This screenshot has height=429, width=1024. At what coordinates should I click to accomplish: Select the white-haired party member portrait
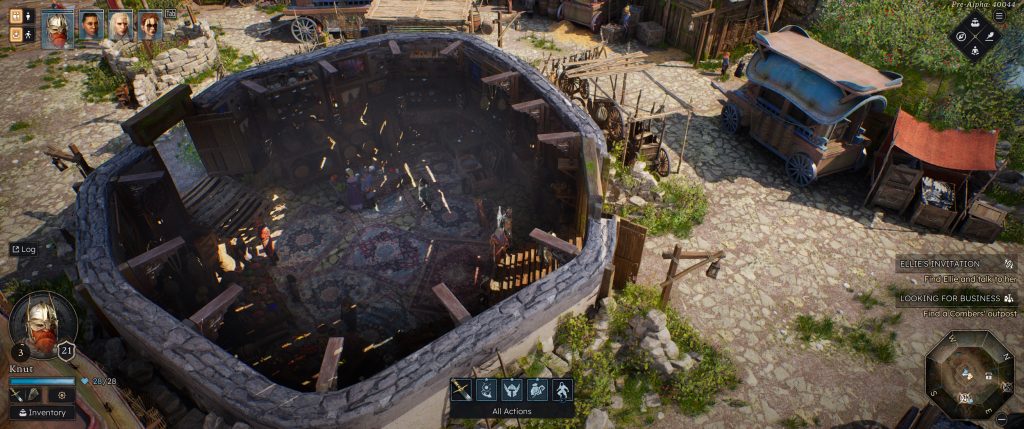click(120, 25)
